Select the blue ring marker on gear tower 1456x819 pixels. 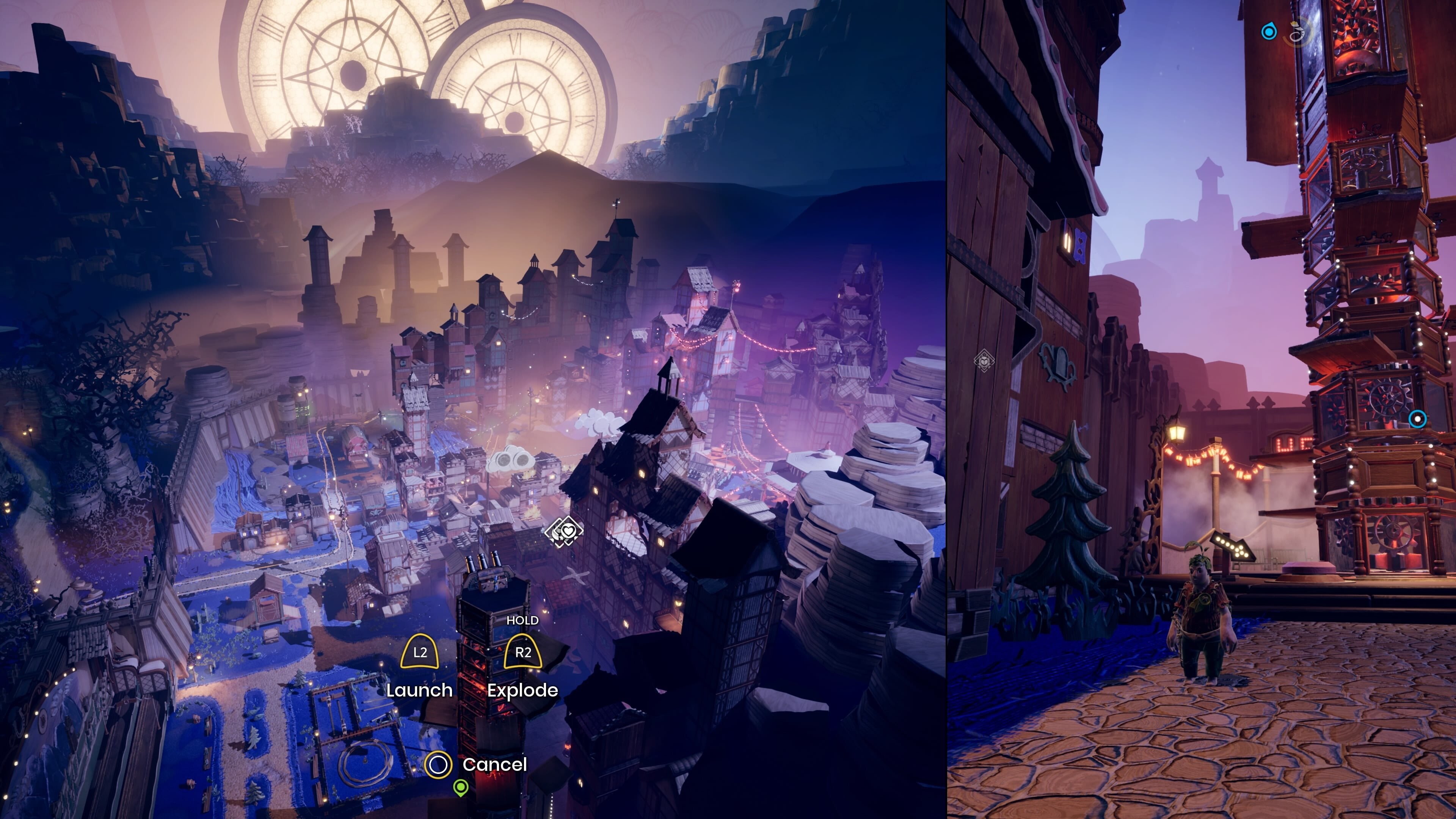pyautogui.click(x=1417, y=419)
